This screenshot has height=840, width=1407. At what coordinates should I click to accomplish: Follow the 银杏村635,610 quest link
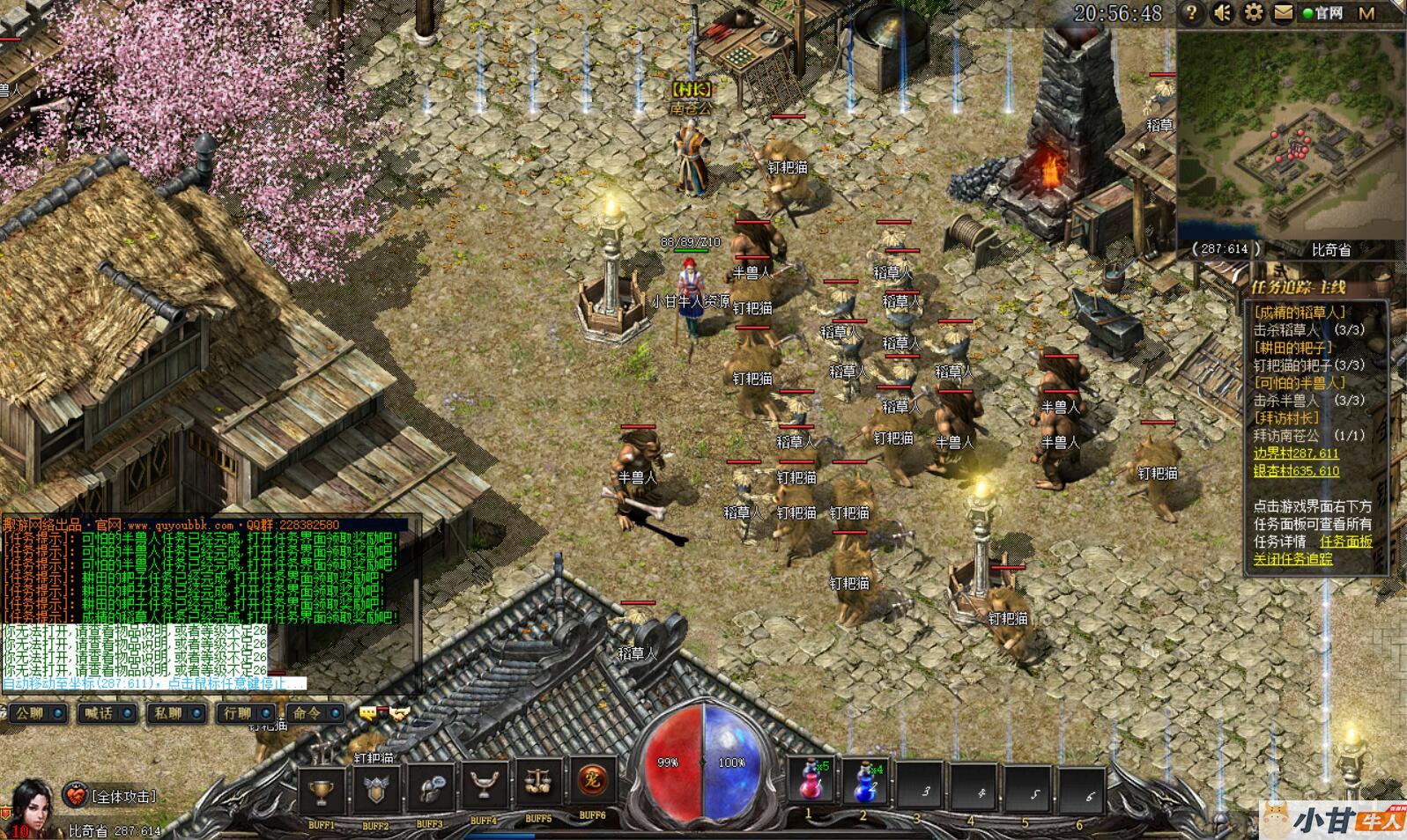[1296, 471]
